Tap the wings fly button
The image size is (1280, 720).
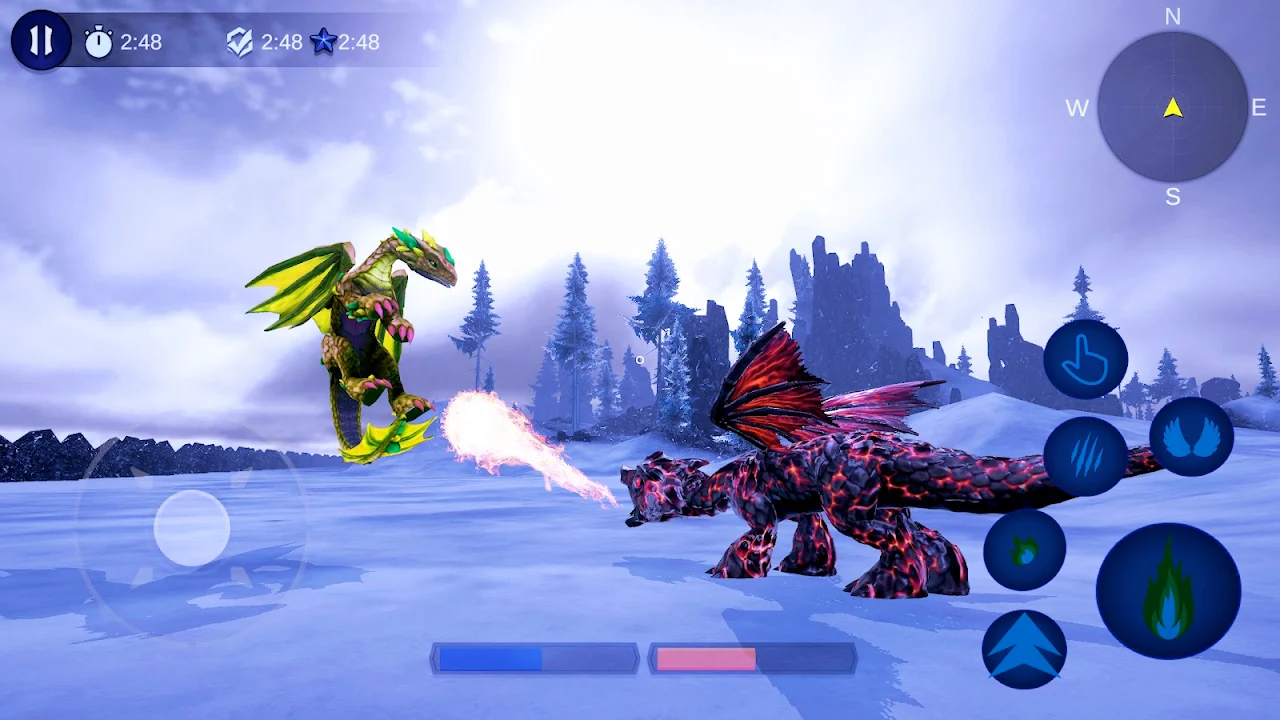point(1191,437)
